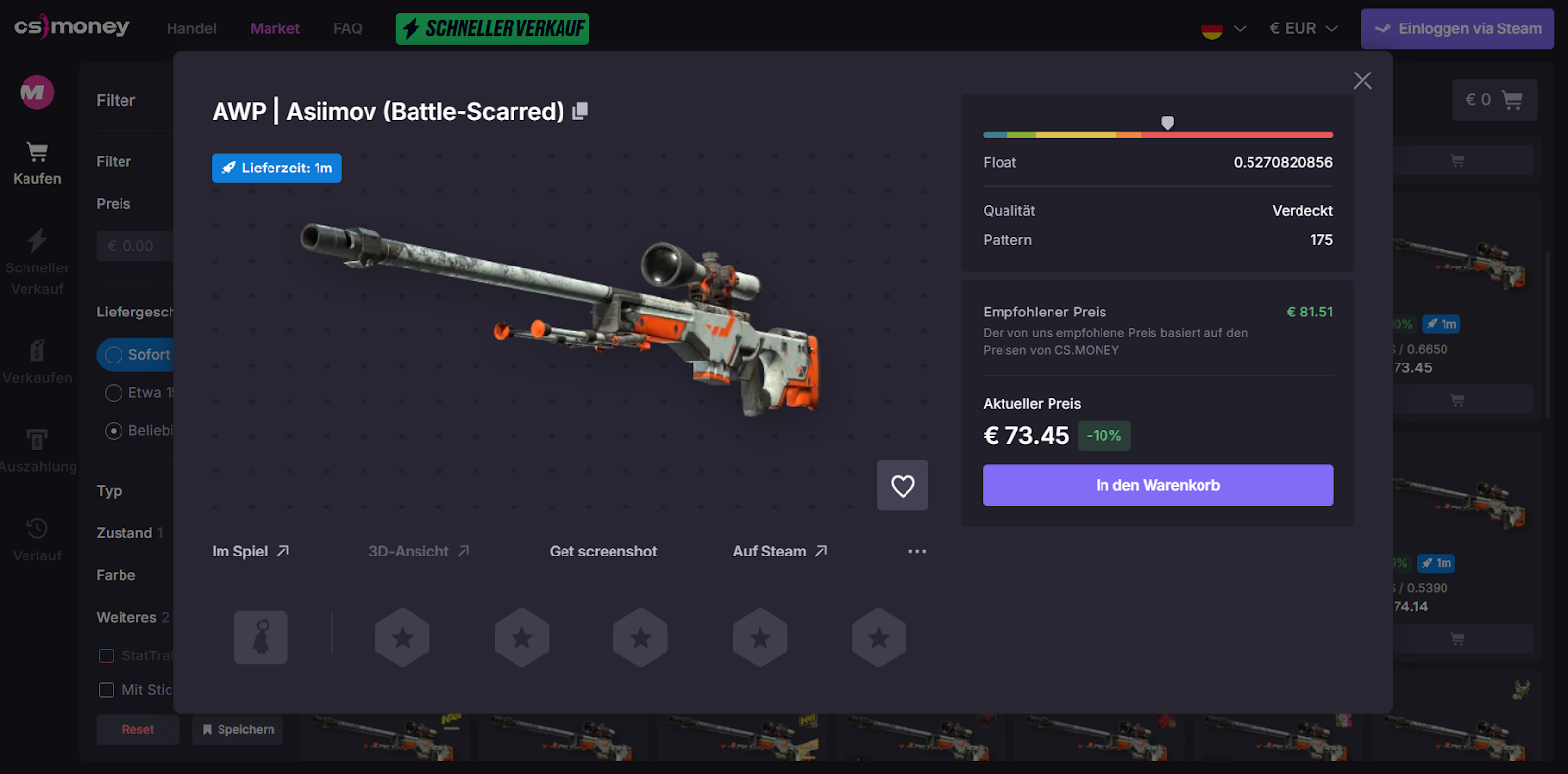
Task: Open the EUR currency dropdown
Action: tap(1303, 29)
